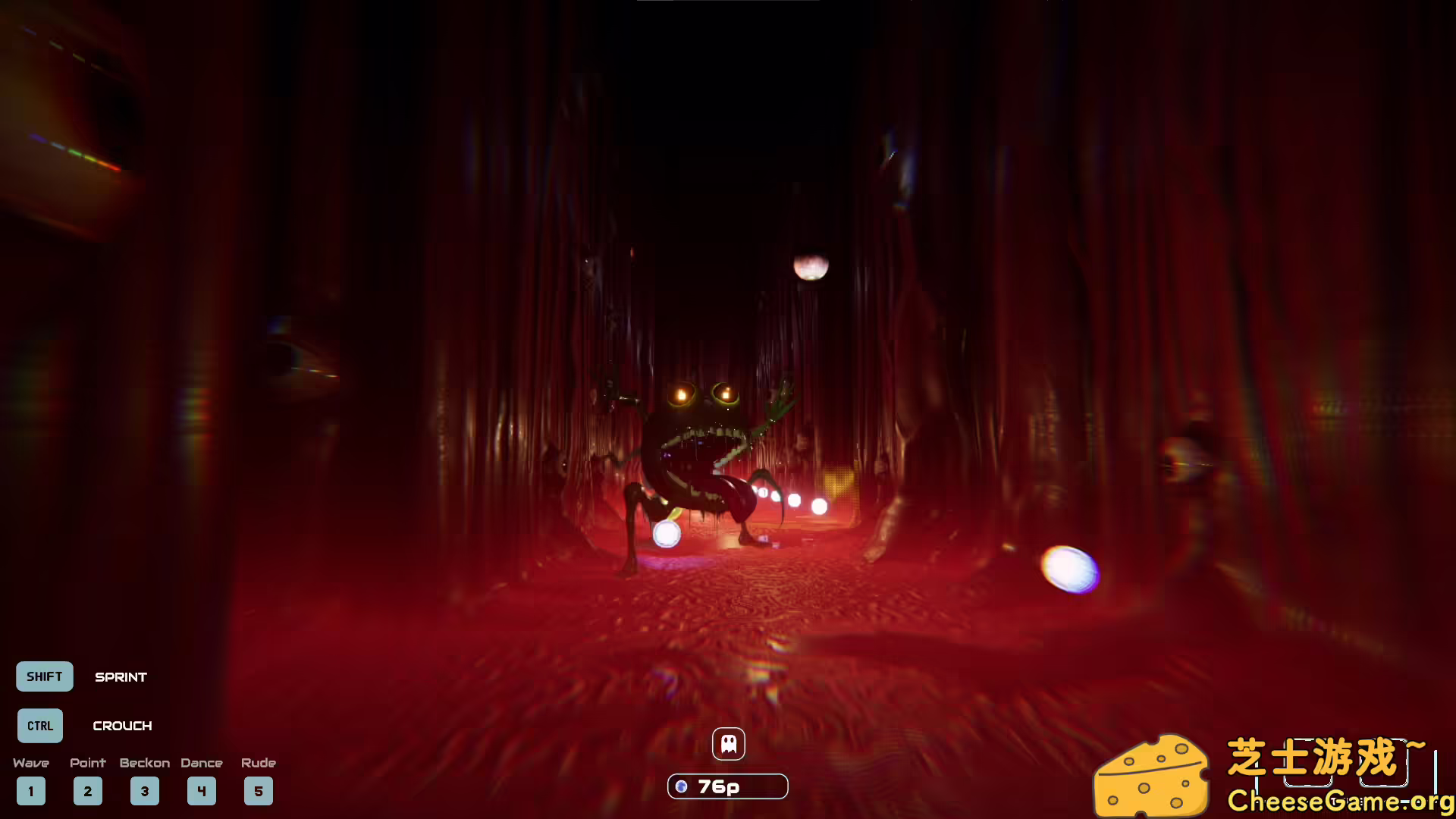Toggle the Rude emote key 5
Screen dimensions: 1456x819
(x=259, y=791)
